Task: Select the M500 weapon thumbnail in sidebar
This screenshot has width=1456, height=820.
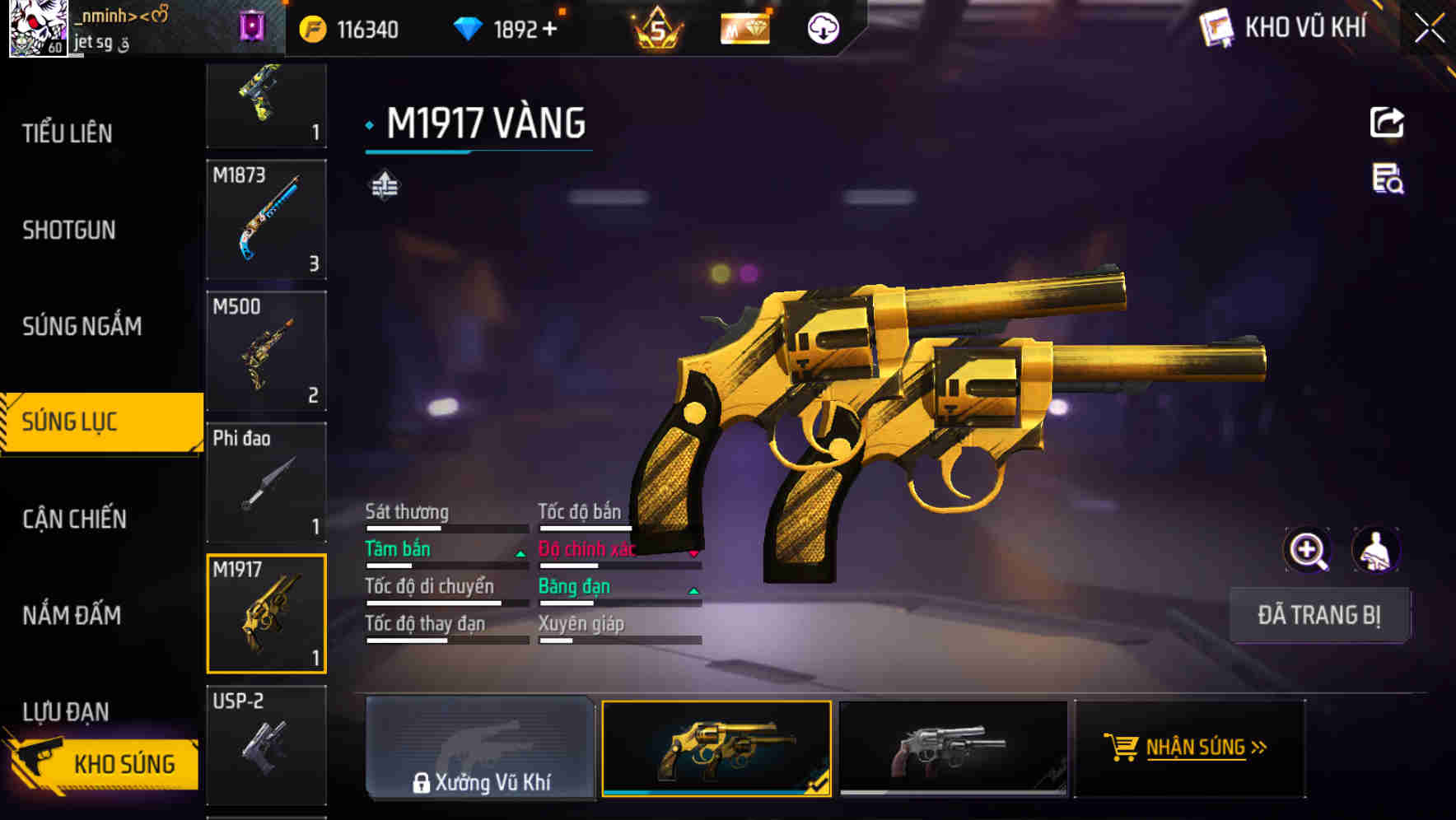Action: [x=265, y=350]
